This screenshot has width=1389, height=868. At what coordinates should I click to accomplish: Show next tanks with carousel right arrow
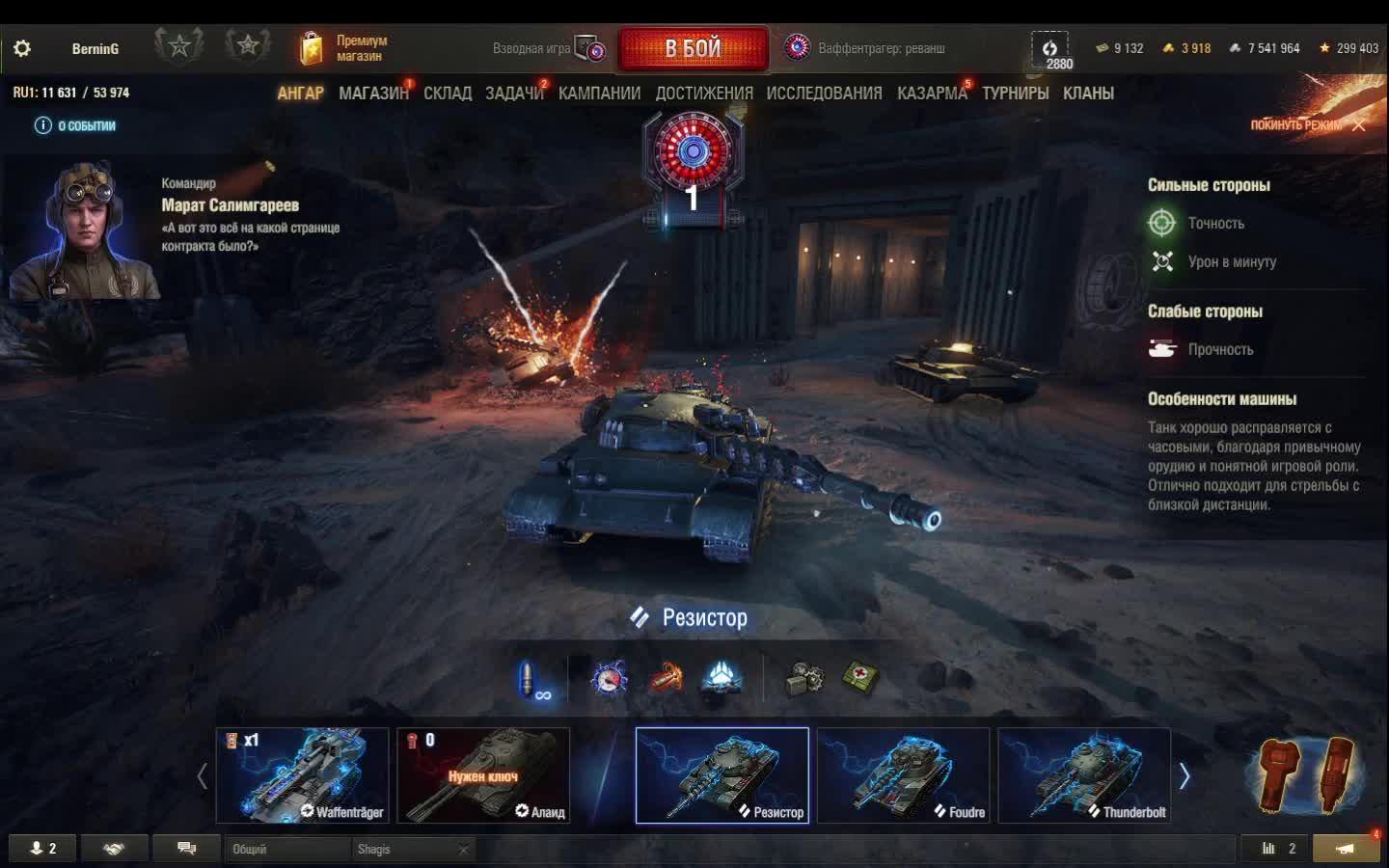(x=1185, y=775)
